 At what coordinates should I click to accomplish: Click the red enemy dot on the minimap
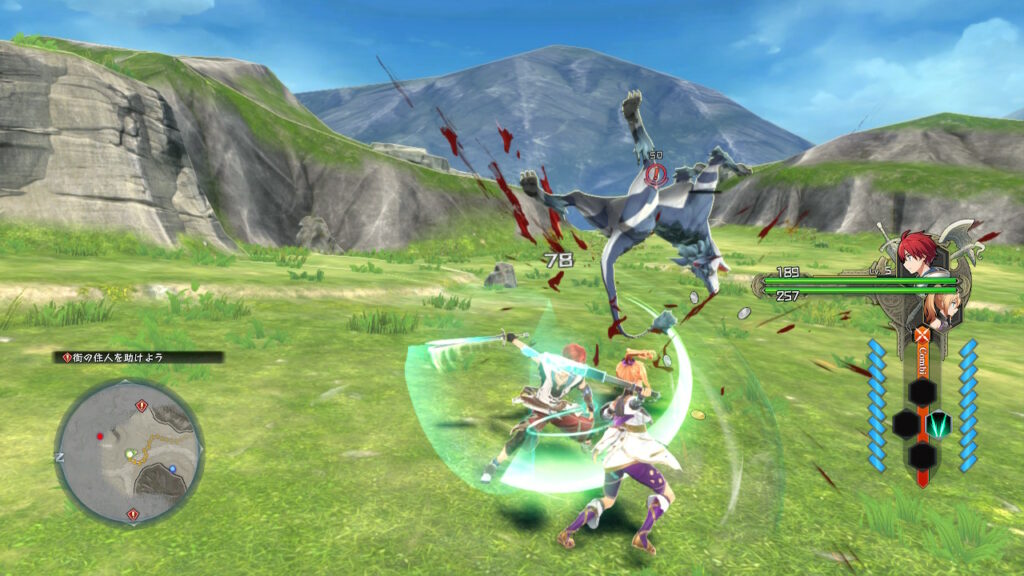click(x=99, y=437)
